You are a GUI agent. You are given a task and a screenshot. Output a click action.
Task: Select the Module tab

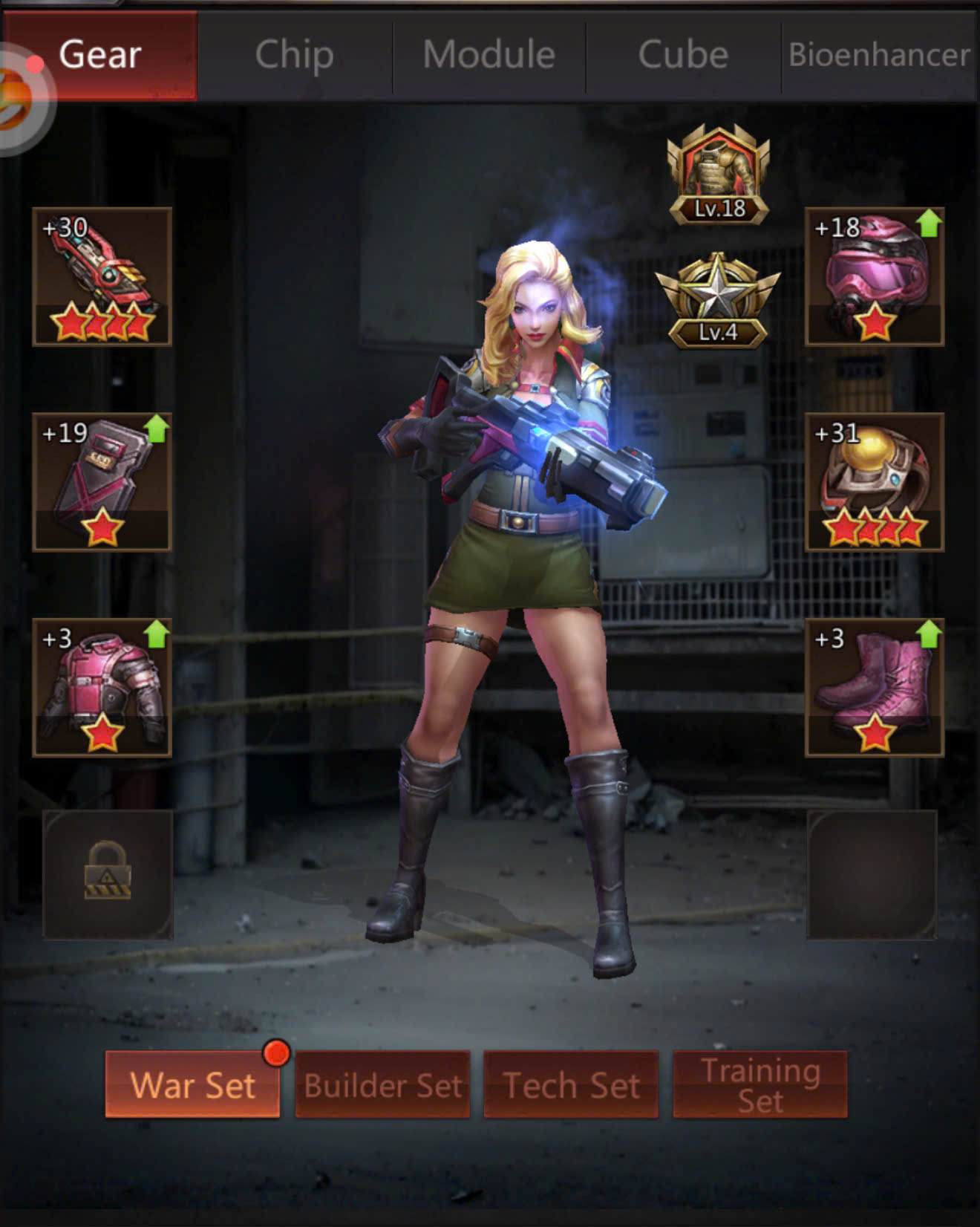489,55
